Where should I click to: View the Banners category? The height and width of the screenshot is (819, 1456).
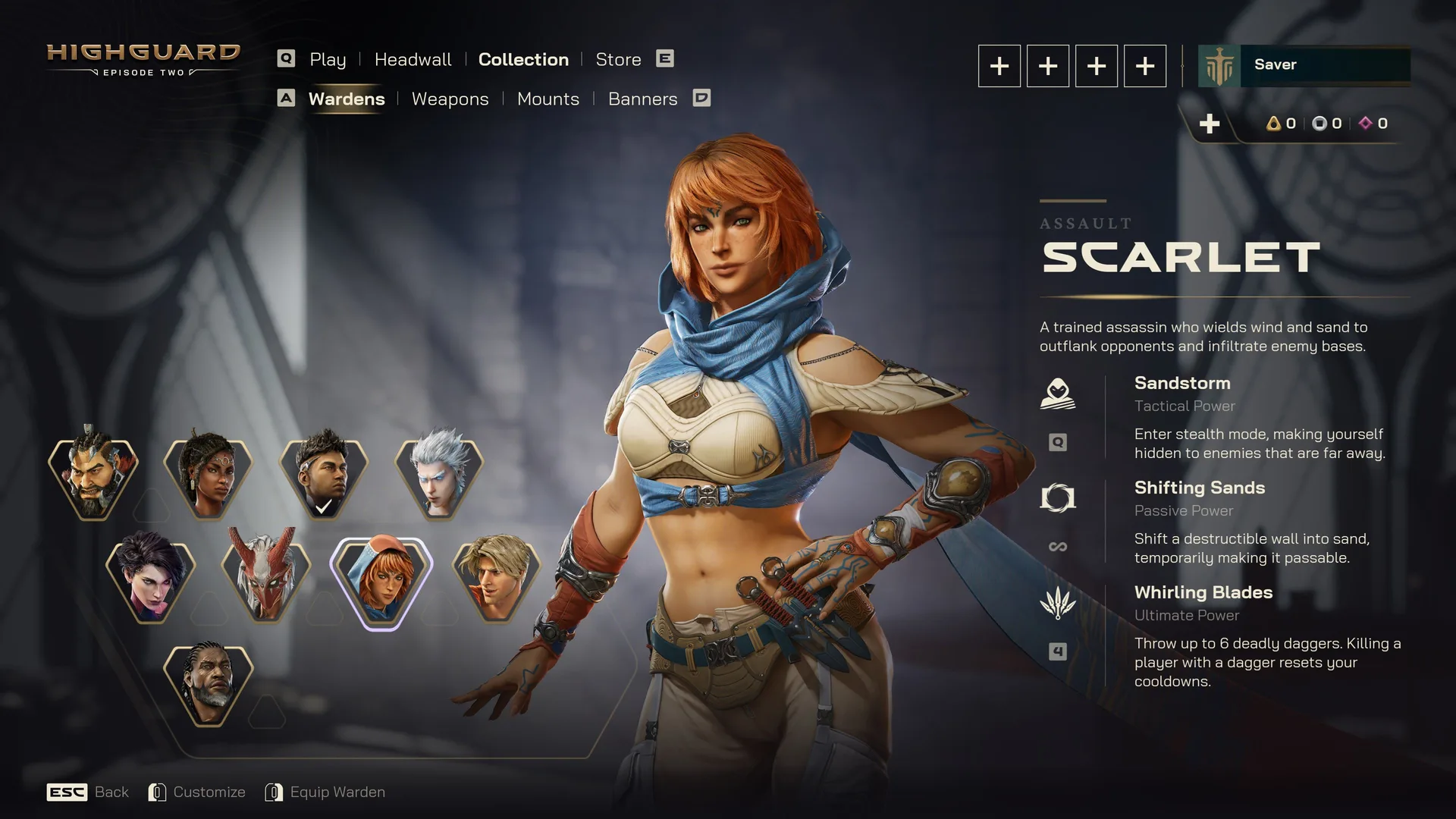click(x=642, y=99)
